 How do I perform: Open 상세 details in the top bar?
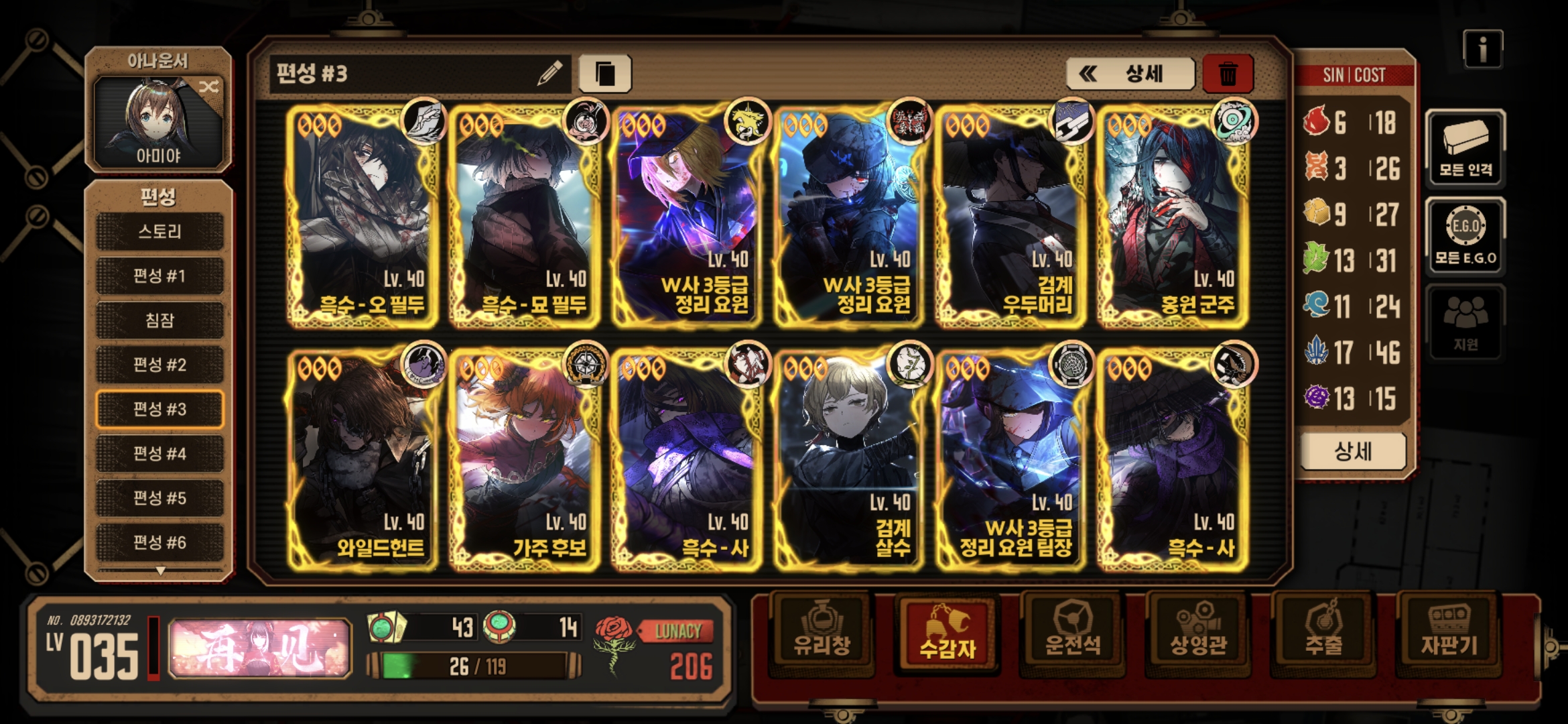pos(1130,74)
